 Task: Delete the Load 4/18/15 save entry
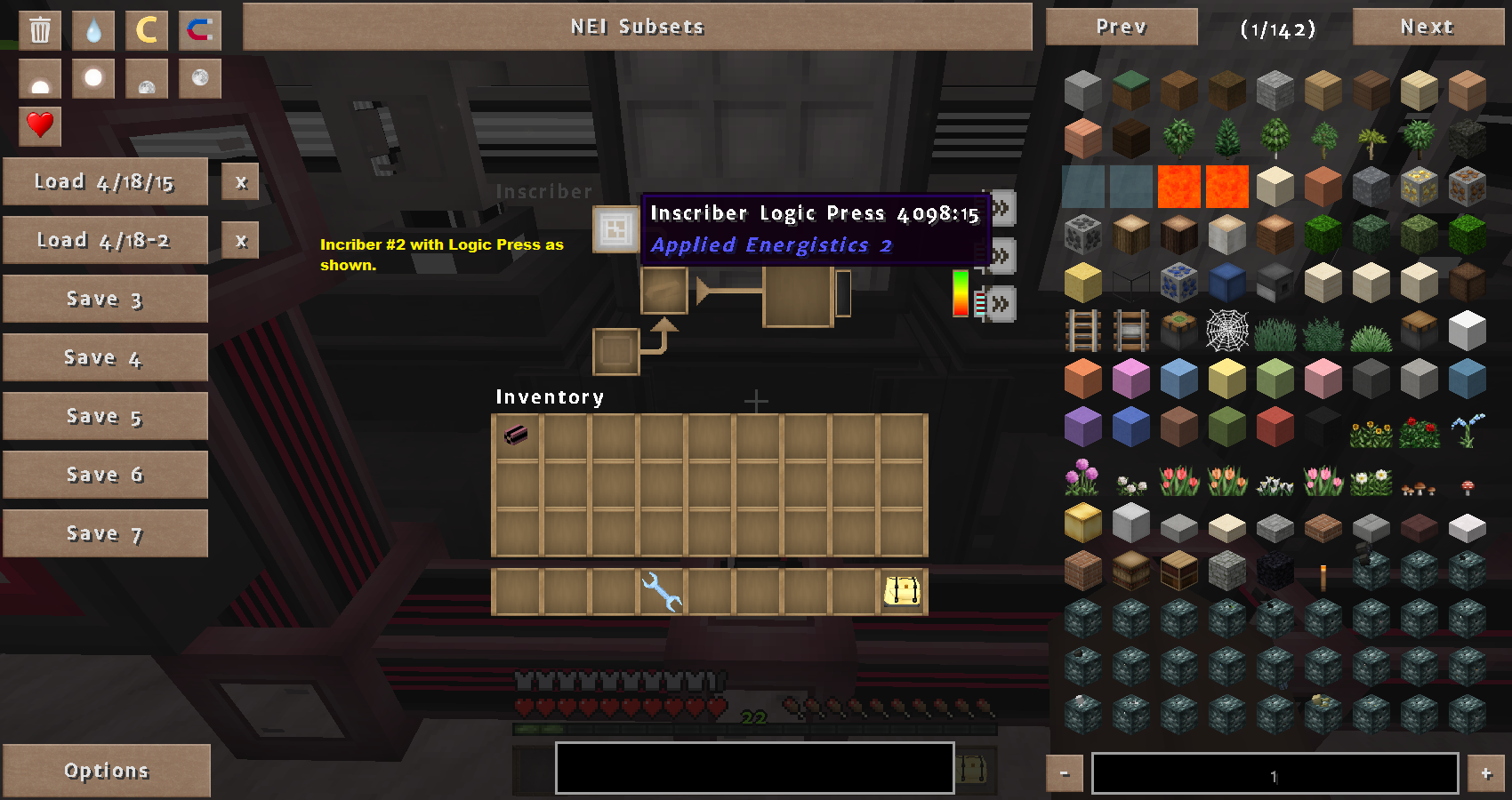coord(240,182)
